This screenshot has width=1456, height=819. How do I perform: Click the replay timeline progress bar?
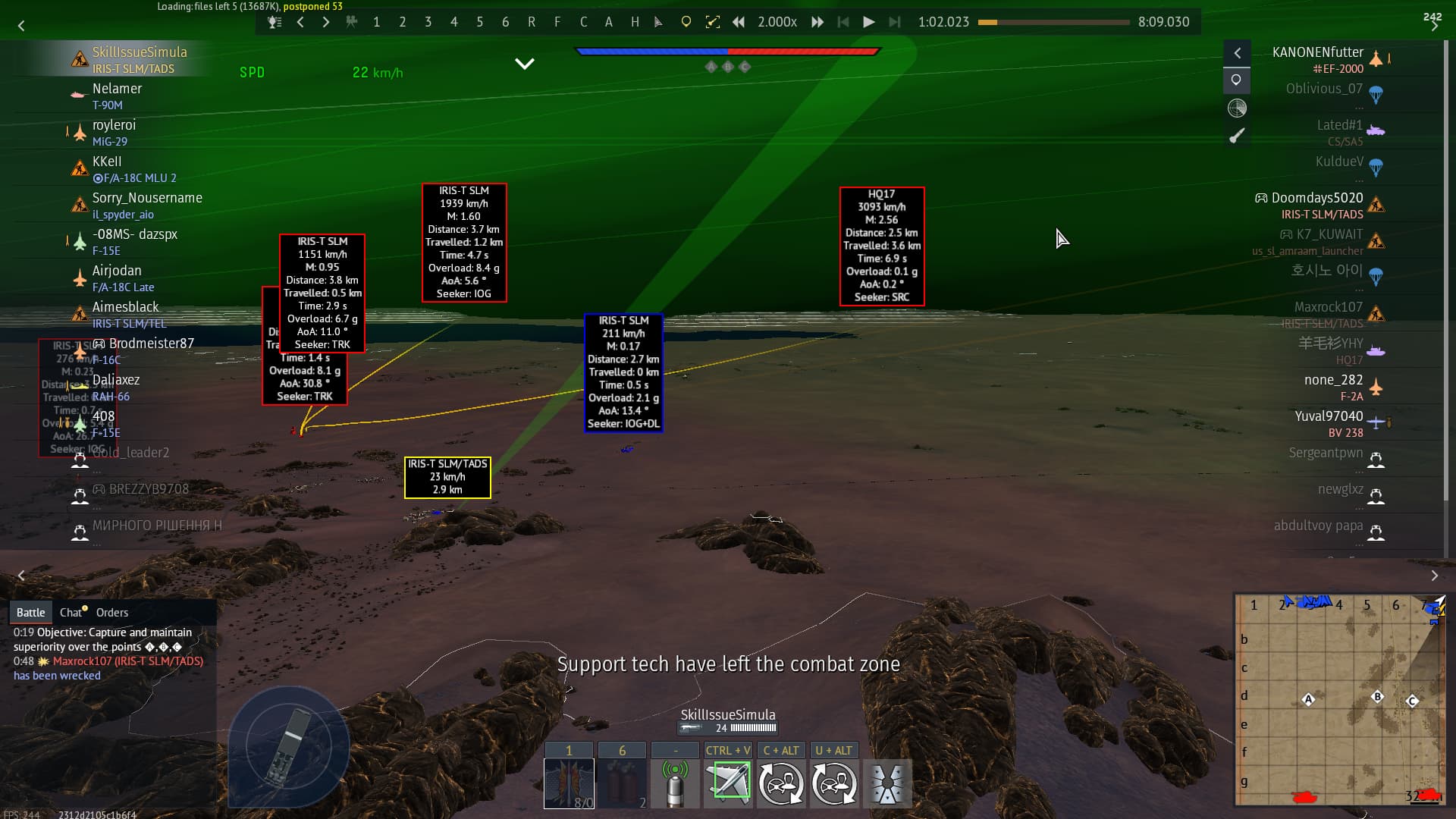[1054, 23]
